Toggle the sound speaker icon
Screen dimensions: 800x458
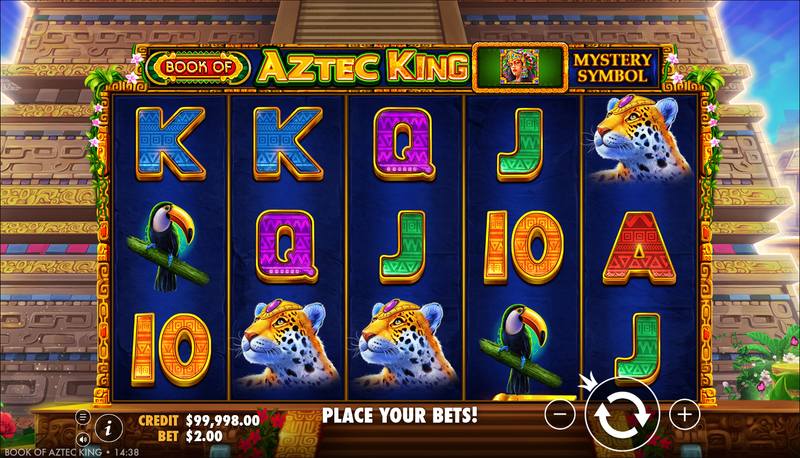point(83,438)
